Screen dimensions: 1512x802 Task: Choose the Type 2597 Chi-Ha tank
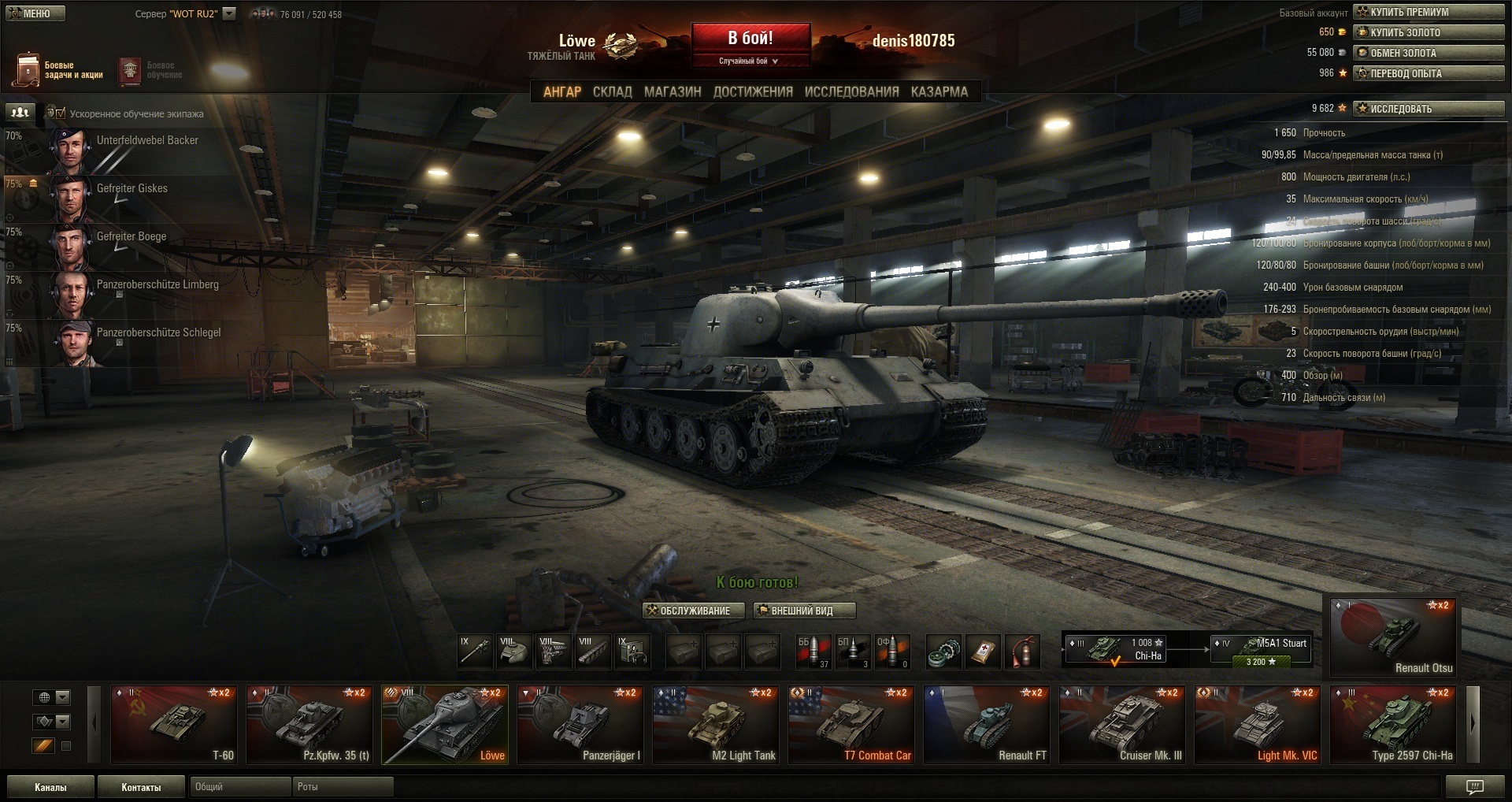(x=1393, y=725)
